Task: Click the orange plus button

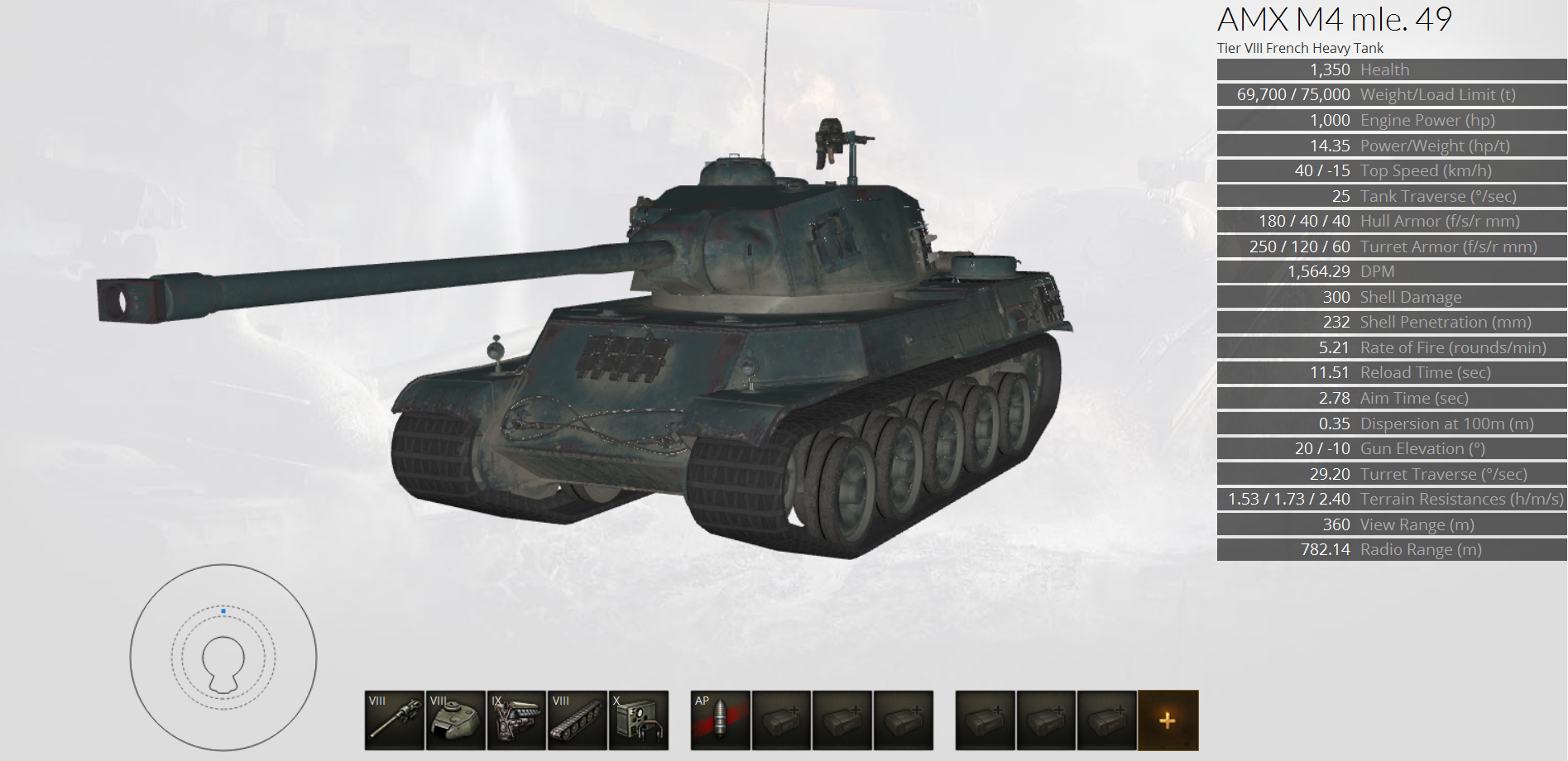Action: (1168, 720)
